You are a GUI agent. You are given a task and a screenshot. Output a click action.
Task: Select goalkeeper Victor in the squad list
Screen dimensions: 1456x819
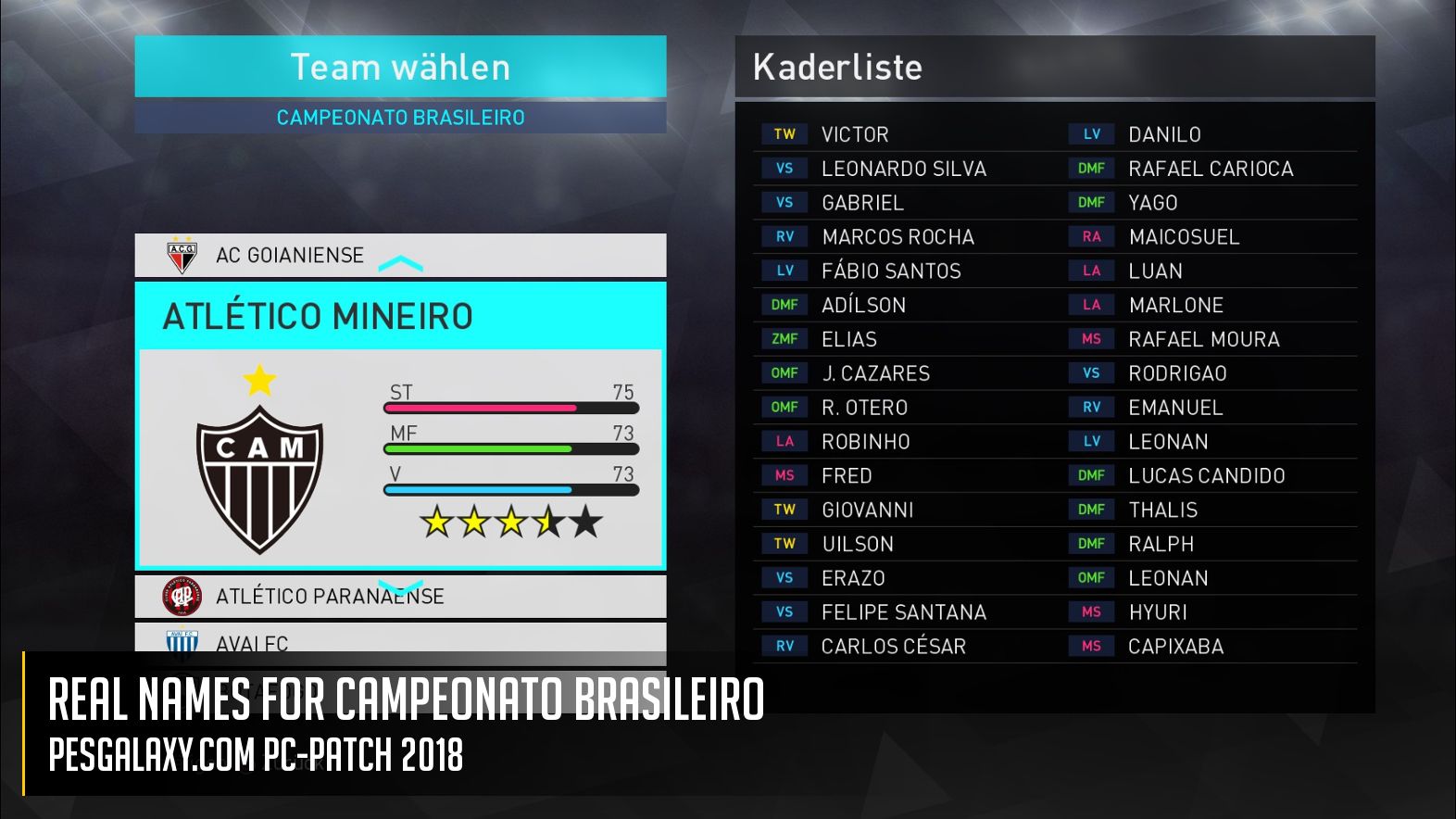click(x=855, y=135)
